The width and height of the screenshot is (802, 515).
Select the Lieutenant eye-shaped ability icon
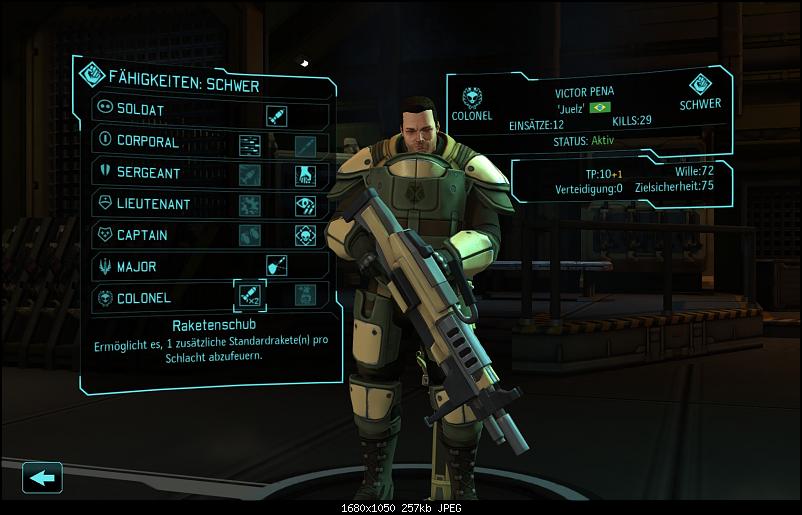[305, 206]
